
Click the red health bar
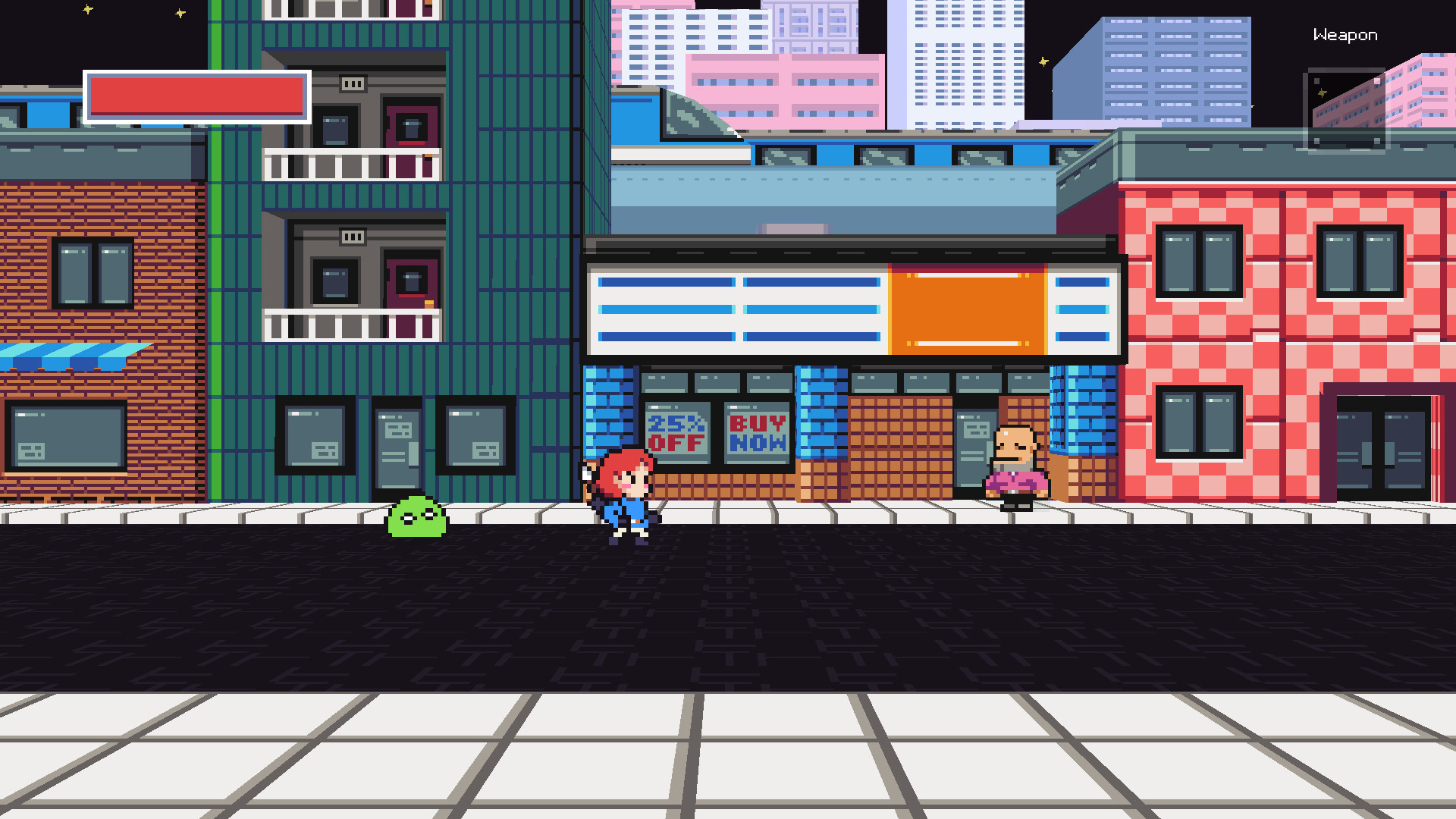pyautogui.click(x=196, y=97)
